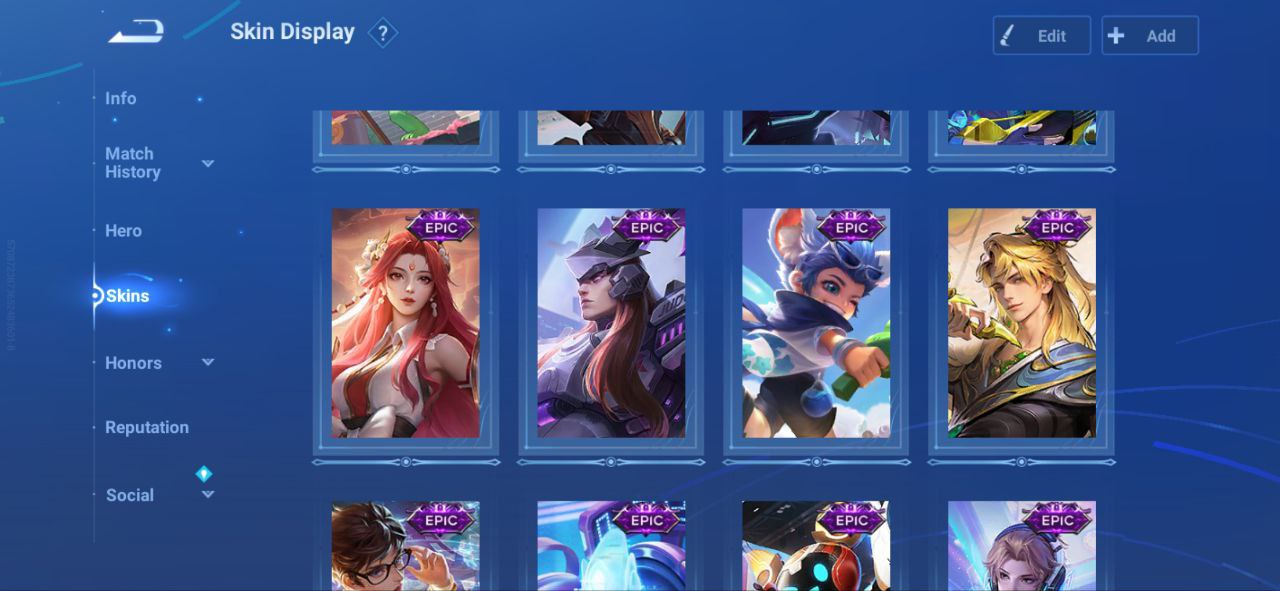Open the Match History tab
This screenshot has width=1280, height=591.
(131, 163)
